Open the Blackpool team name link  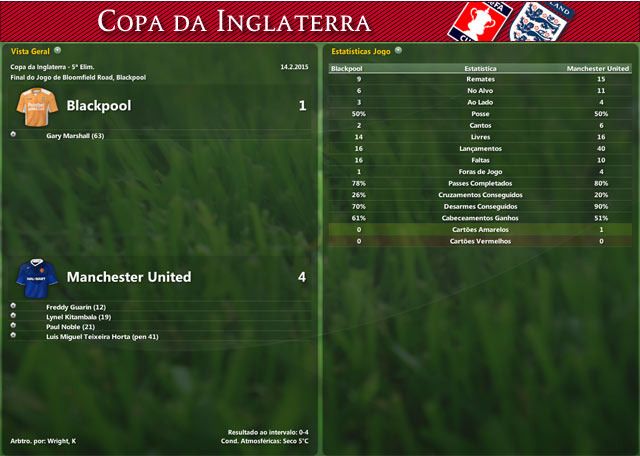point(99,105)
